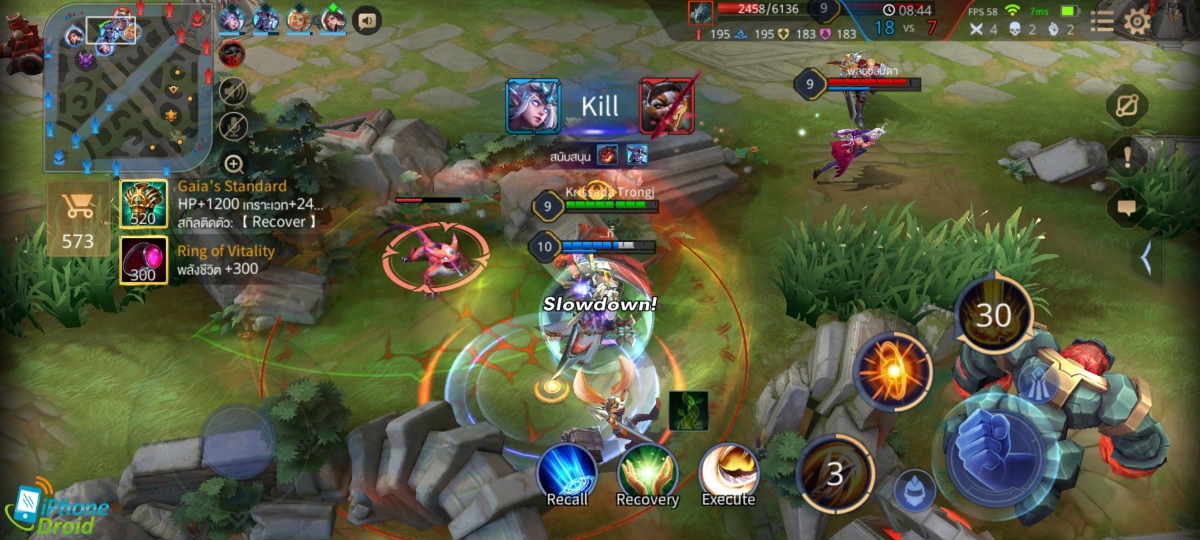Use the Recovery skill
The image size is (1200, 540).
(x=647, y=474)
